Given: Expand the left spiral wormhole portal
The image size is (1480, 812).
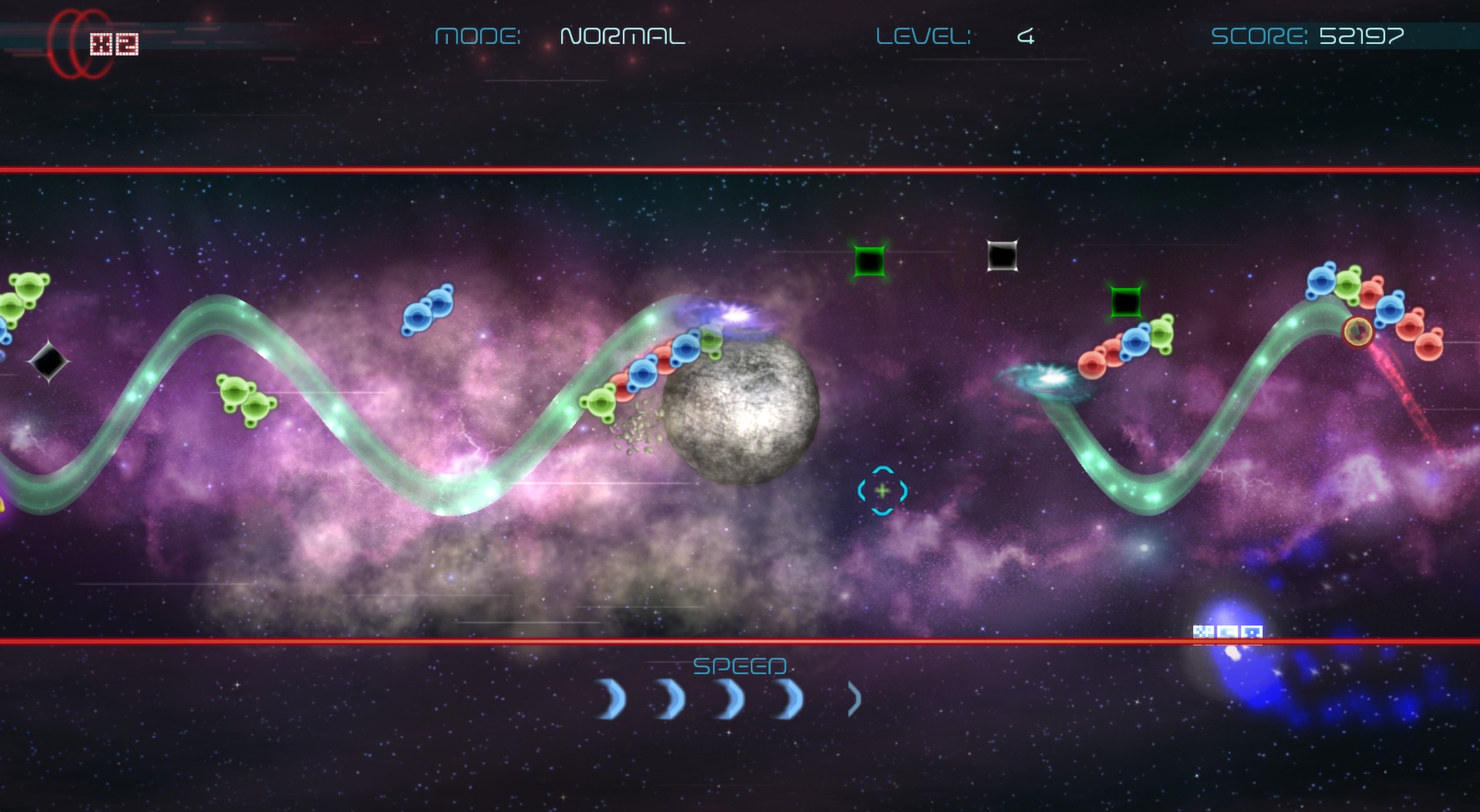Looking at the screenshot, I should pyautogui.click(x=1051, y=379).
